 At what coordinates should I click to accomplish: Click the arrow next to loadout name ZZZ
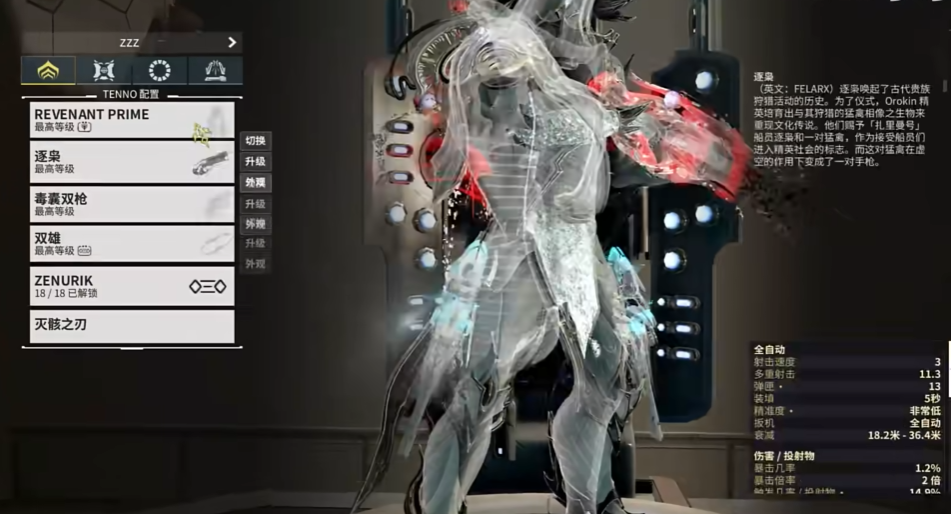(232, 43)
